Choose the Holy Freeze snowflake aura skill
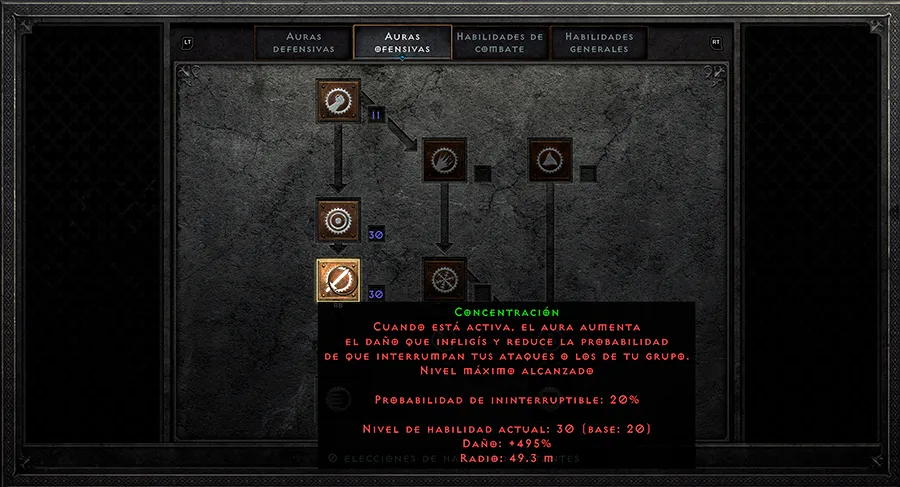The width and height of the screenshot is (900, 487). tap(443, 279)
